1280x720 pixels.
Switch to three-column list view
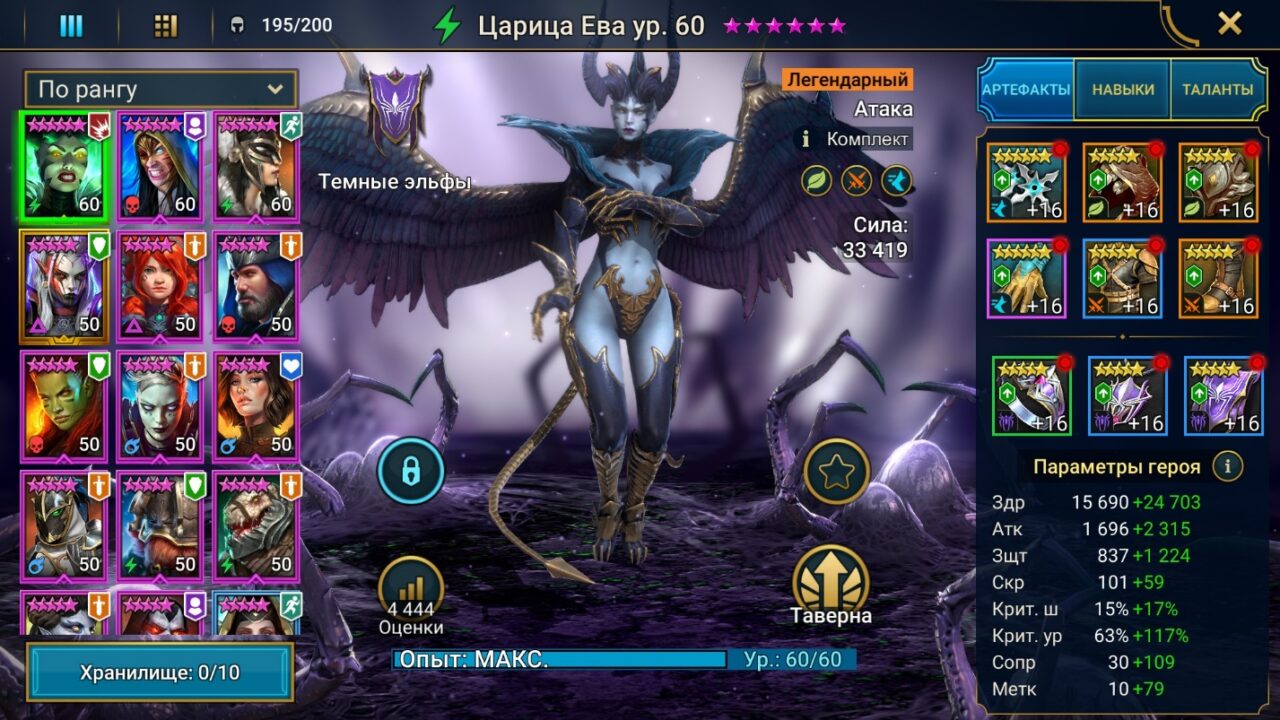[71, 26]
